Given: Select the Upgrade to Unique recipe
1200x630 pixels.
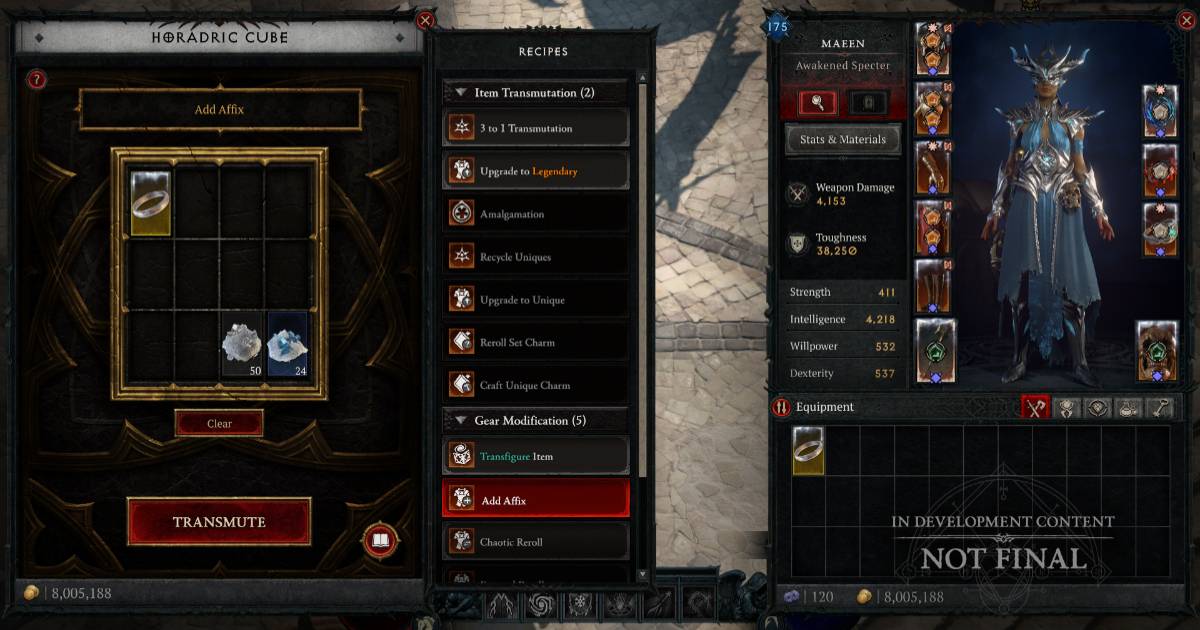Looking at the screenshot, I should 536,300.
